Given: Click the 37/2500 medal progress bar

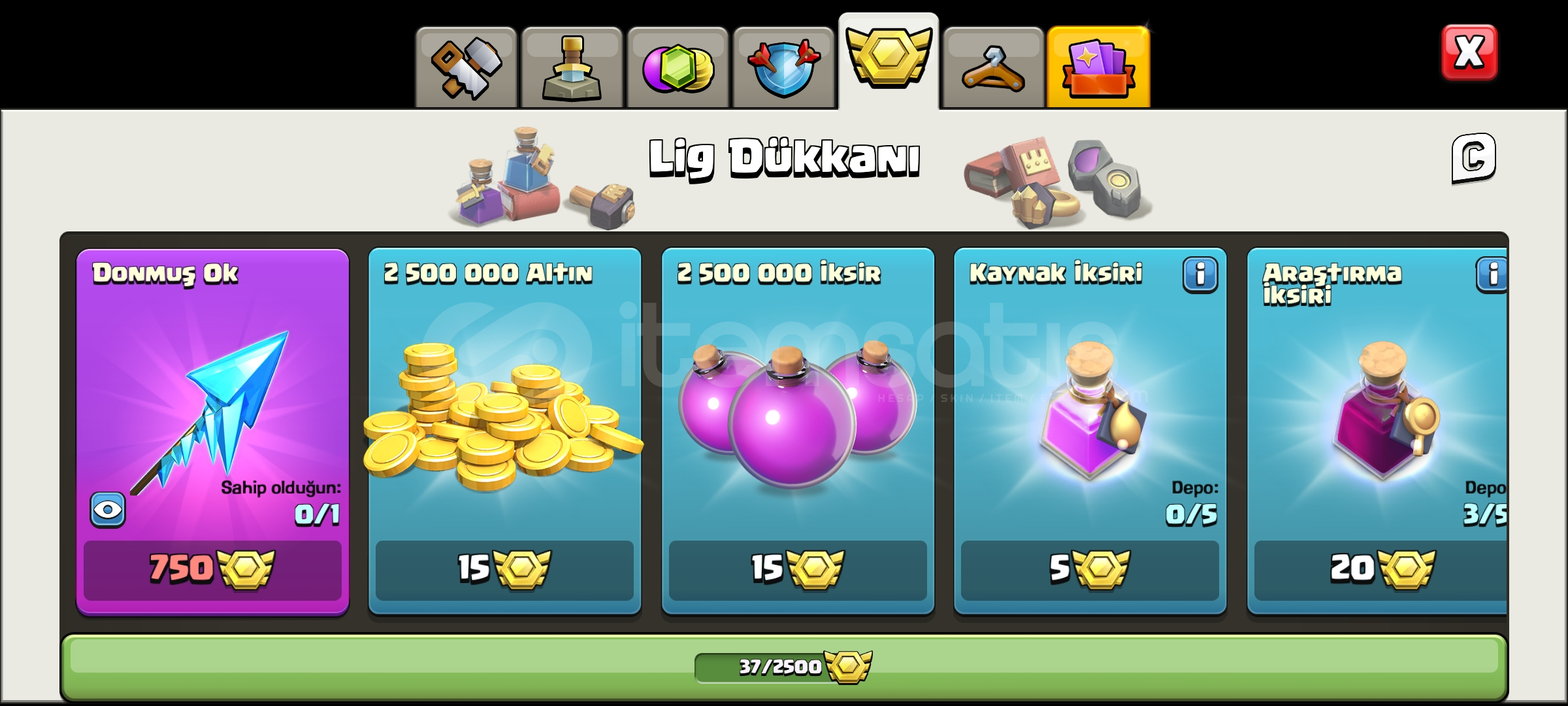Looking at the screenshot, I should [784, 667].
